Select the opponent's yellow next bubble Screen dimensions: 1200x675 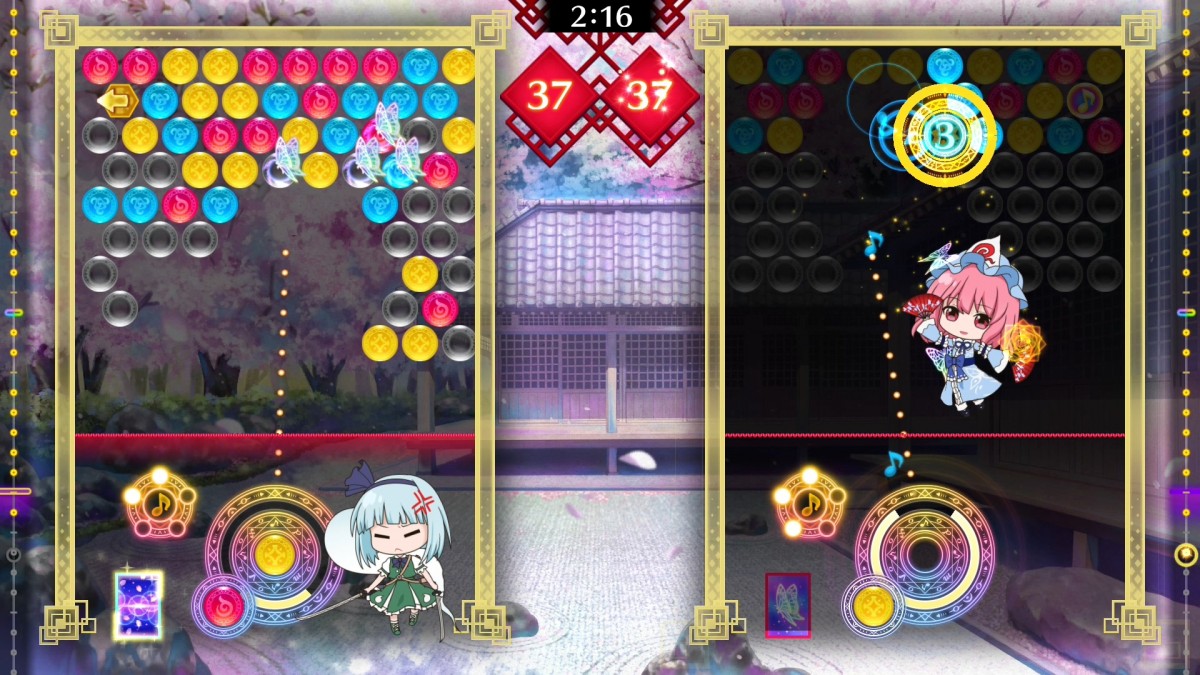click(x=874, y=605)
